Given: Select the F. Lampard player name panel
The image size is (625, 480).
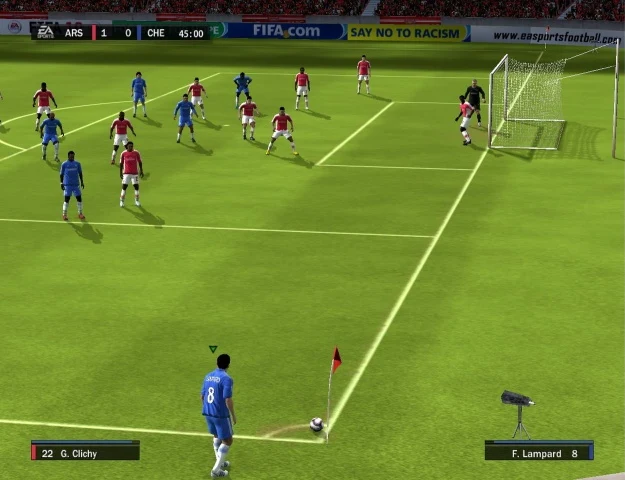Looking at the screenshot, I should coord(538,453).
